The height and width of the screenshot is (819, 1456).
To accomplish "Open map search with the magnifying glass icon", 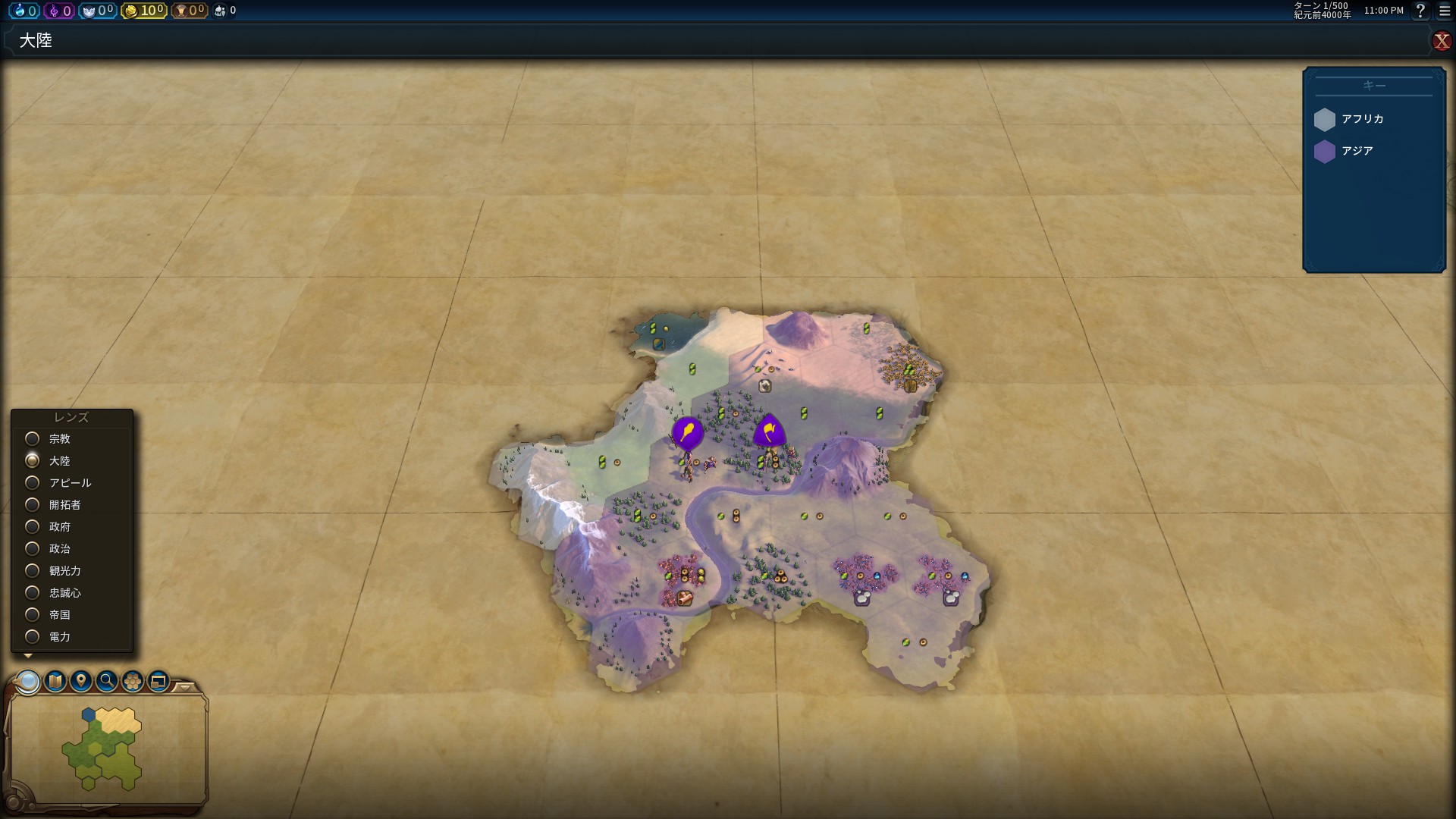I will (x=107, y=681).
